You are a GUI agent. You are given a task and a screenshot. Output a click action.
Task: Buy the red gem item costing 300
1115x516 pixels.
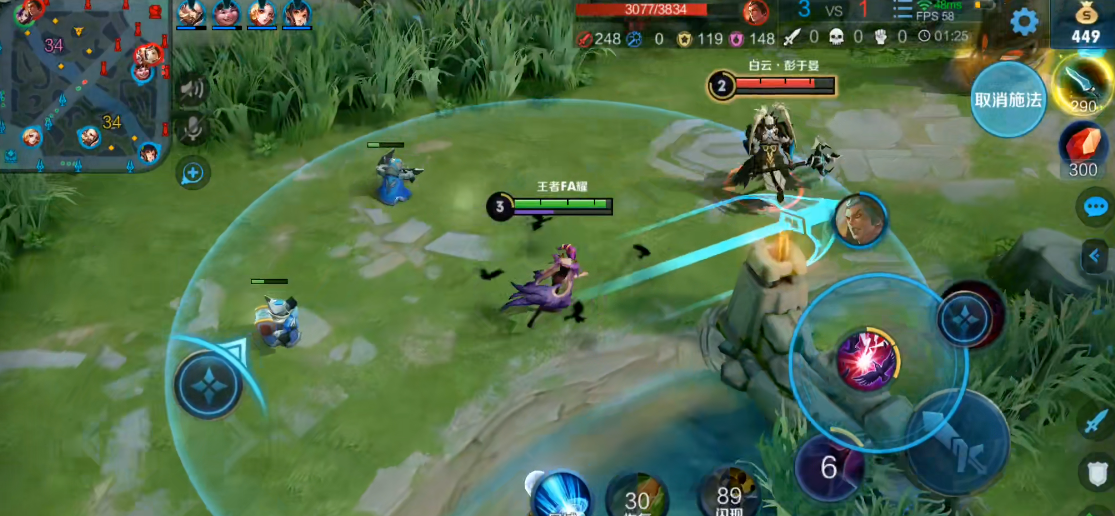click(x=1083, y=150)
